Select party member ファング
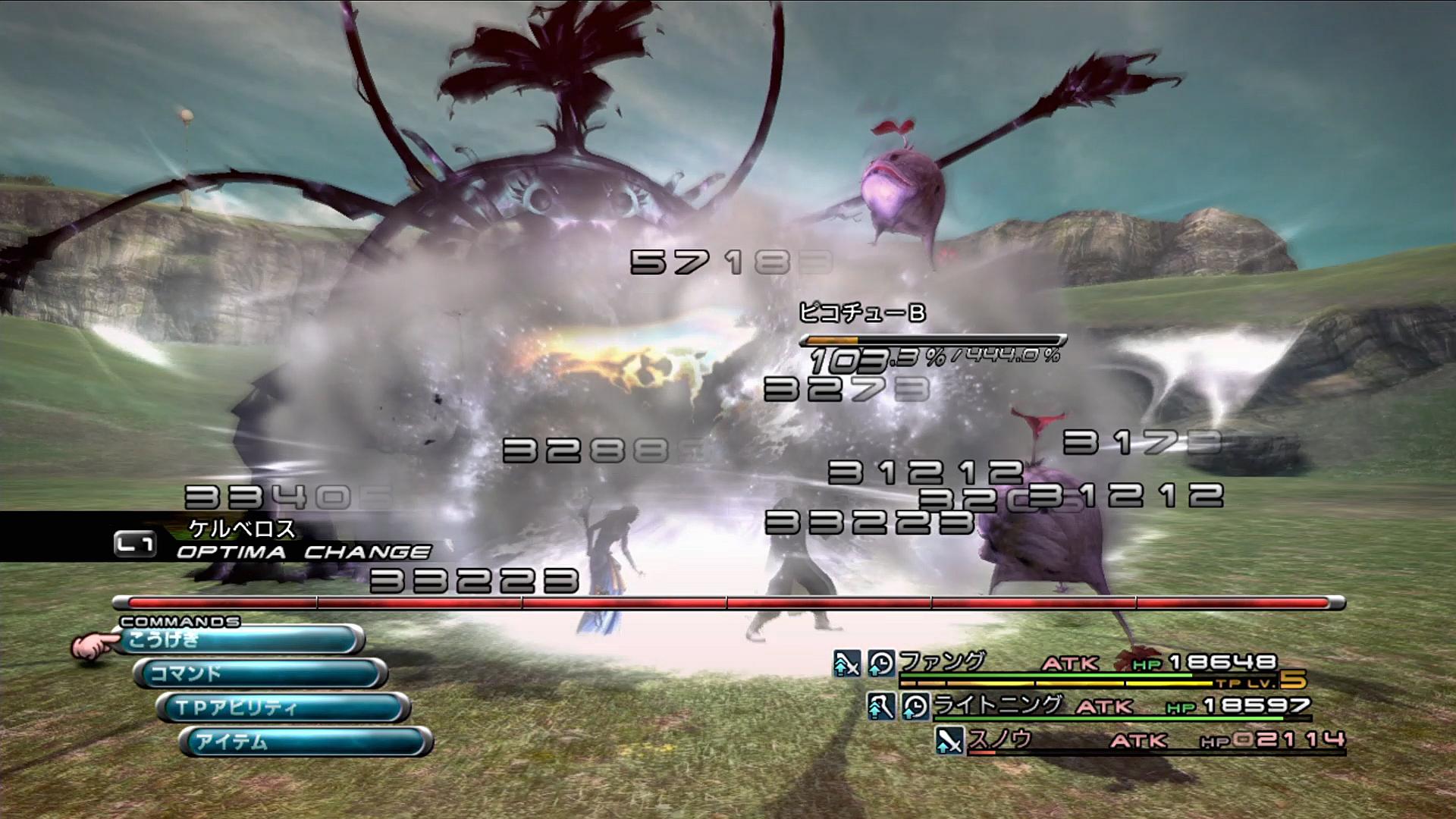 click(x=943, y=662)
